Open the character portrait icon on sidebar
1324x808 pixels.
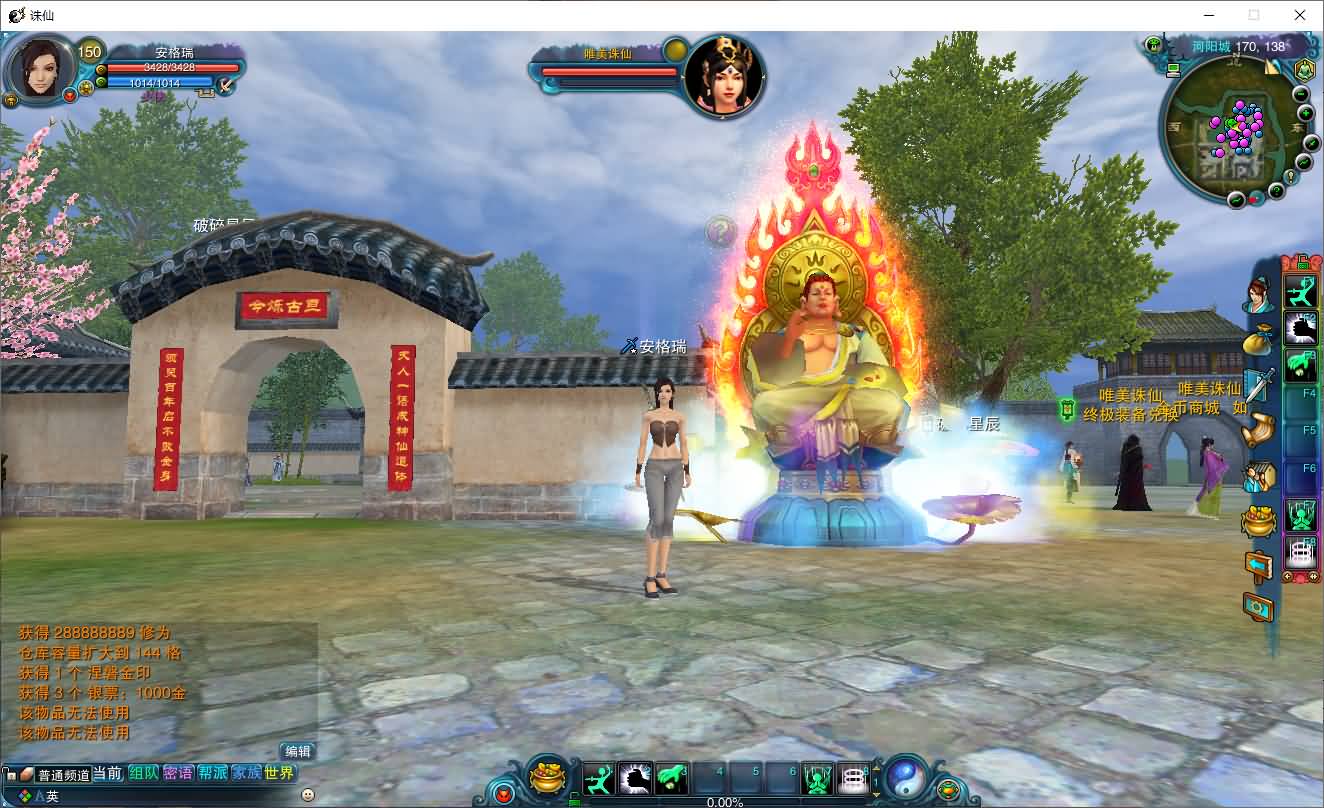tap(1257, 295)
